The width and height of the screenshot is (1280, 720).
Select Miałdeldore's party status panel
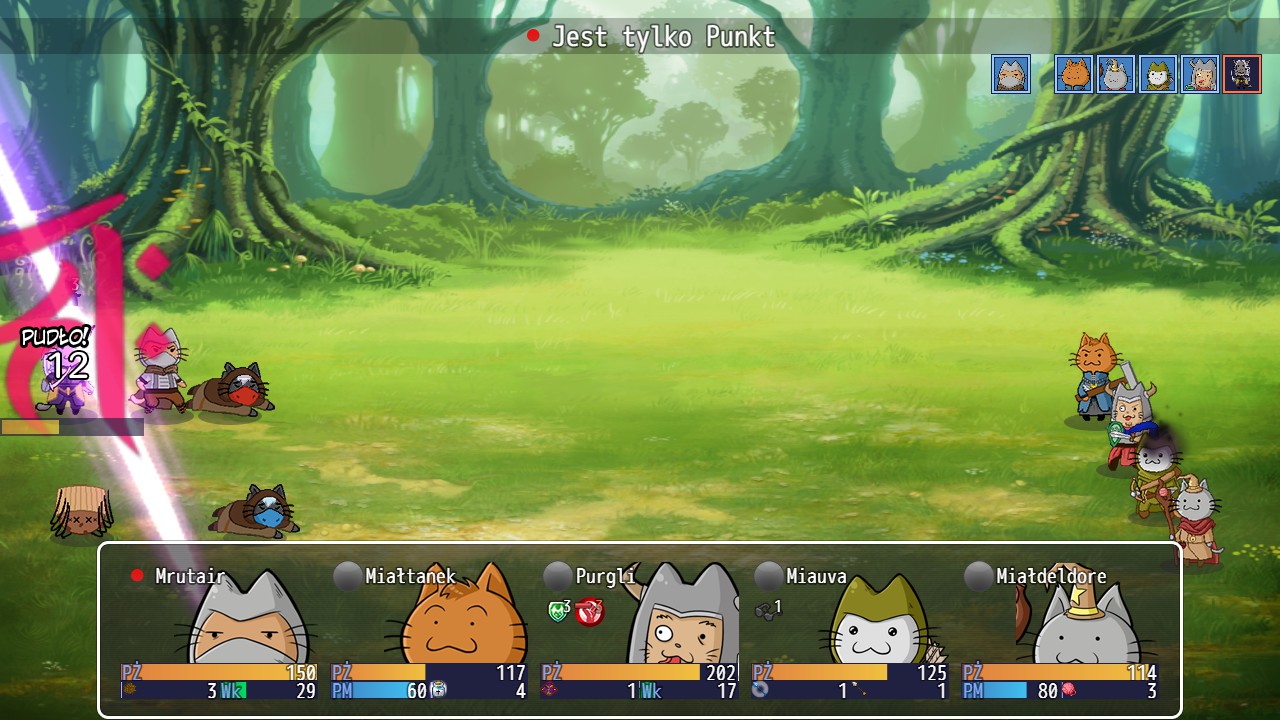pyautogui.click(x=1060, y=630)
